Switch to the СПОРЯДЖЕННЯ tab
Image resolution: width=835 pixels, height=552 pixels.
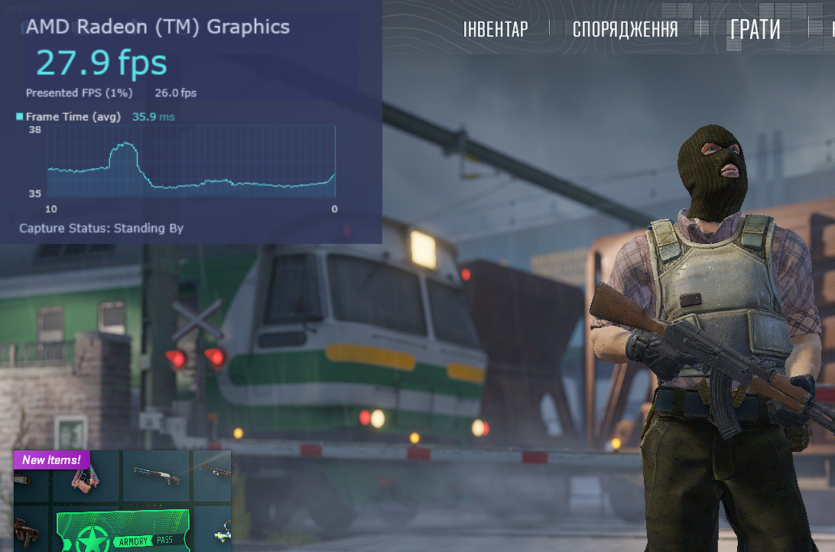click(624, 29)
